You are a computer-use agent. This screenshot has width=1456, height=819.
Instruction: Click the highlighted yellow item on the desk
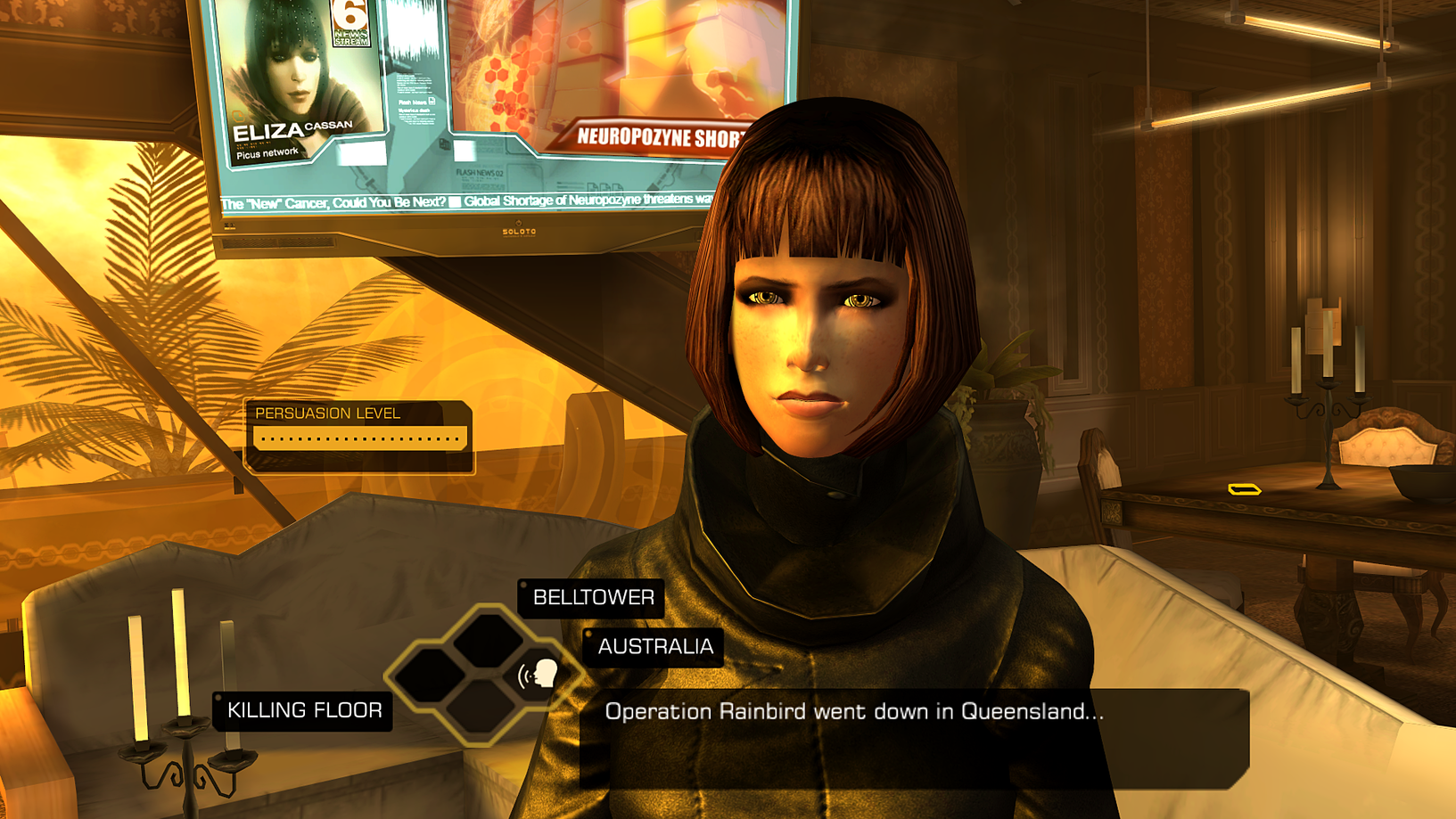coord(1245,487)
